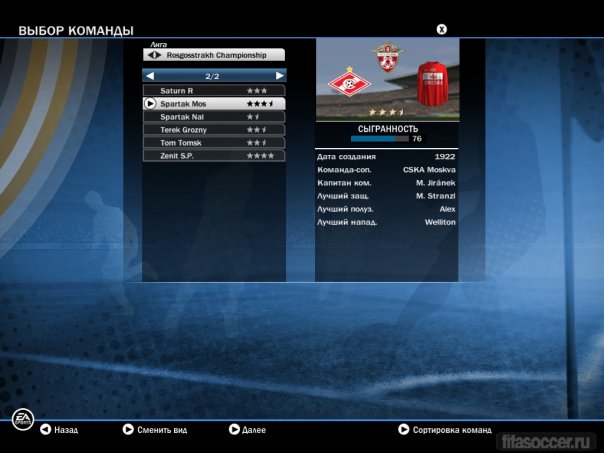
Task: Click the EA Sports logo
Action: pos(20,420)
